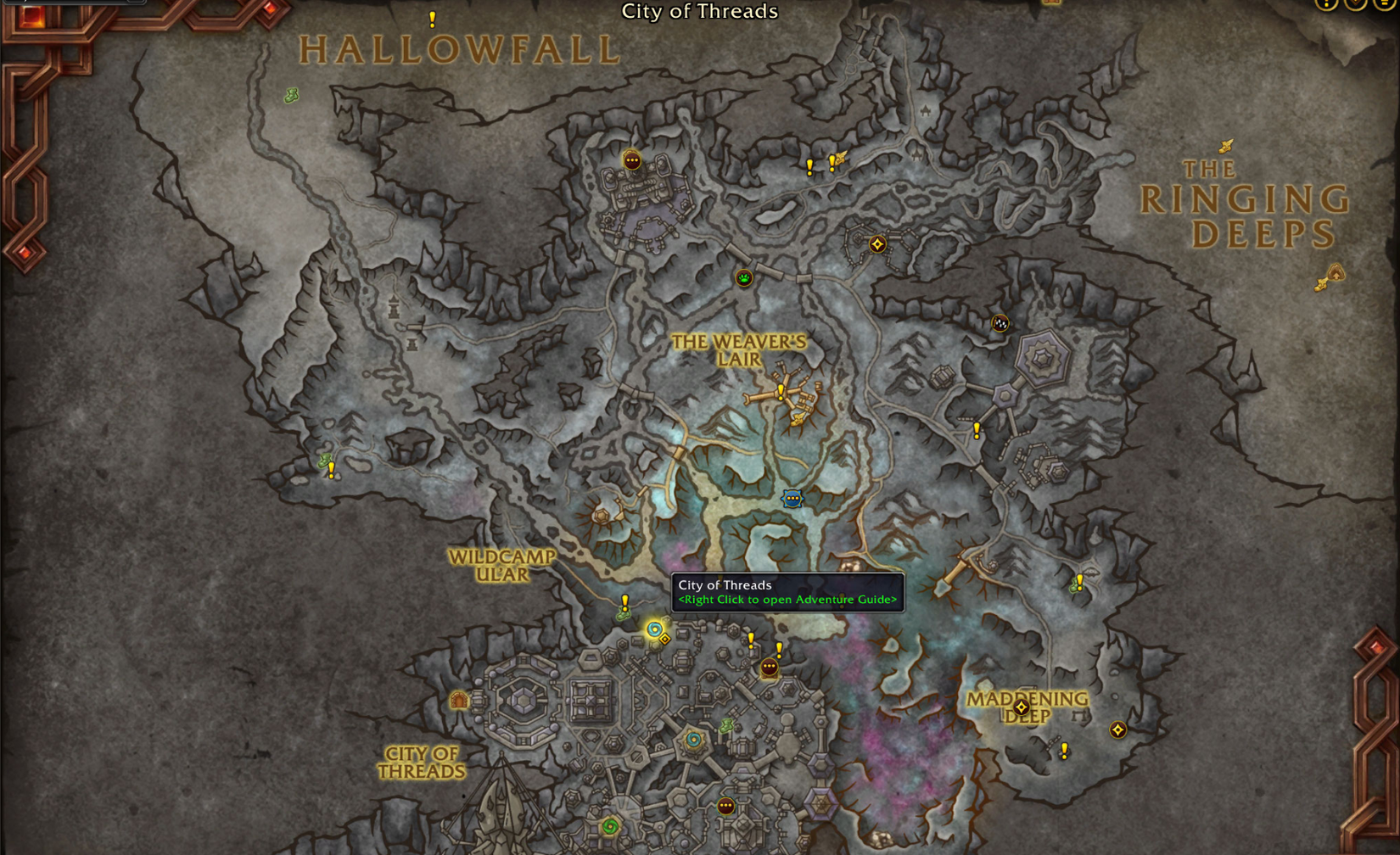Select the green pet battle paw icon
1400x855 pixels.
coord(742,277)
